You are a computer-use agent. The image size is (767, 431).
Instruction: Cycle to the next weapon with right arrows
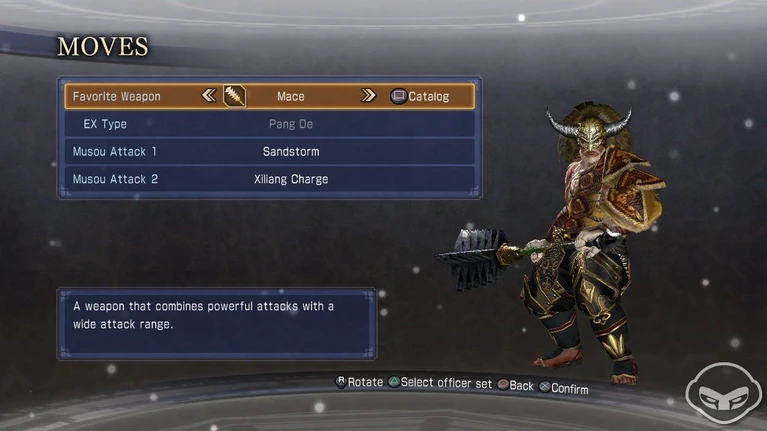pos(368,96)
